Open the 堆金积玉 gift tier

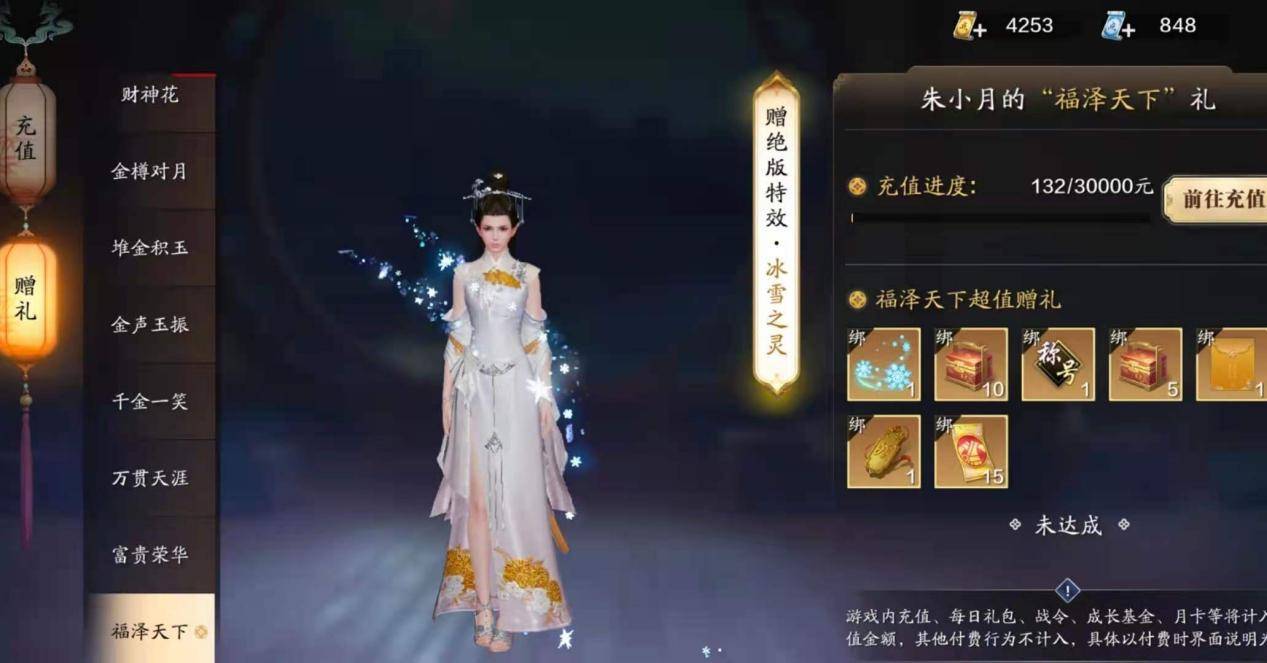pos(150,248)
